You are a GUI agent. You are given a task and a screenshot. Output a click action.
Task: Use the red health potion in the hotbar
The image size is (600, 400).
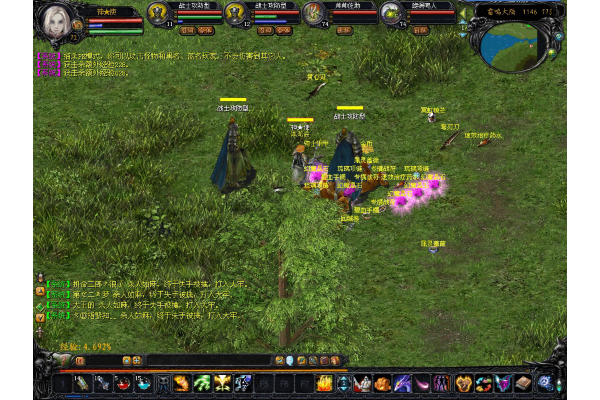coord(121,383)
